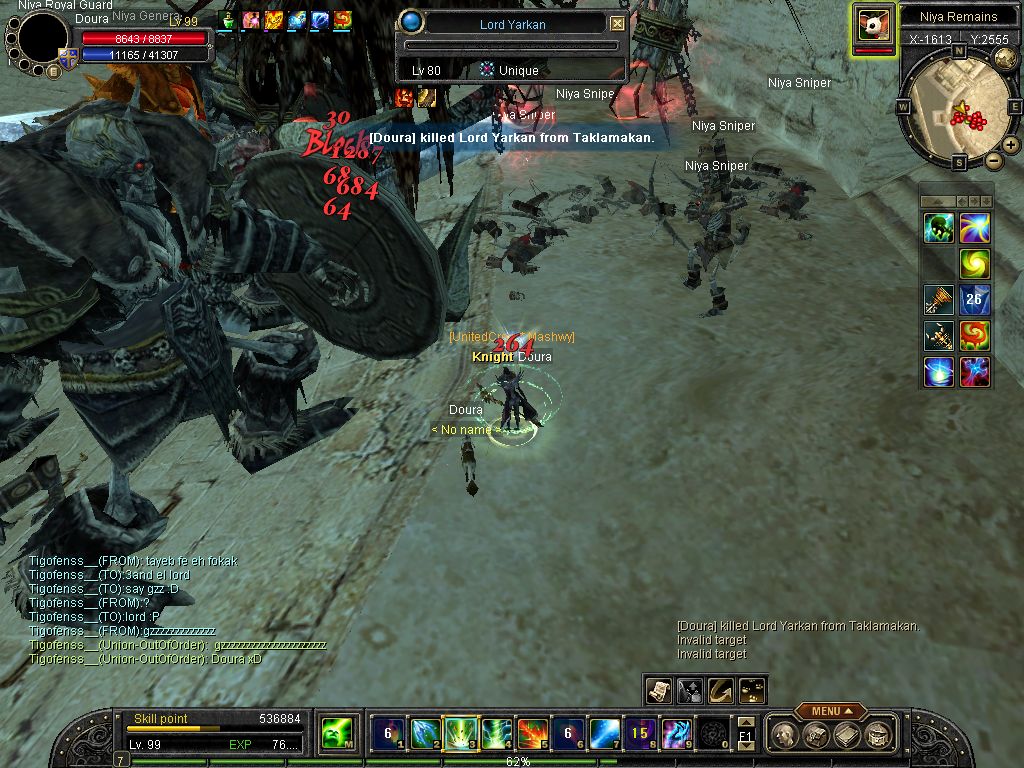The image size is (1024, 768).
Task: Click the green skull skill icon
Action: click(939, 228)
